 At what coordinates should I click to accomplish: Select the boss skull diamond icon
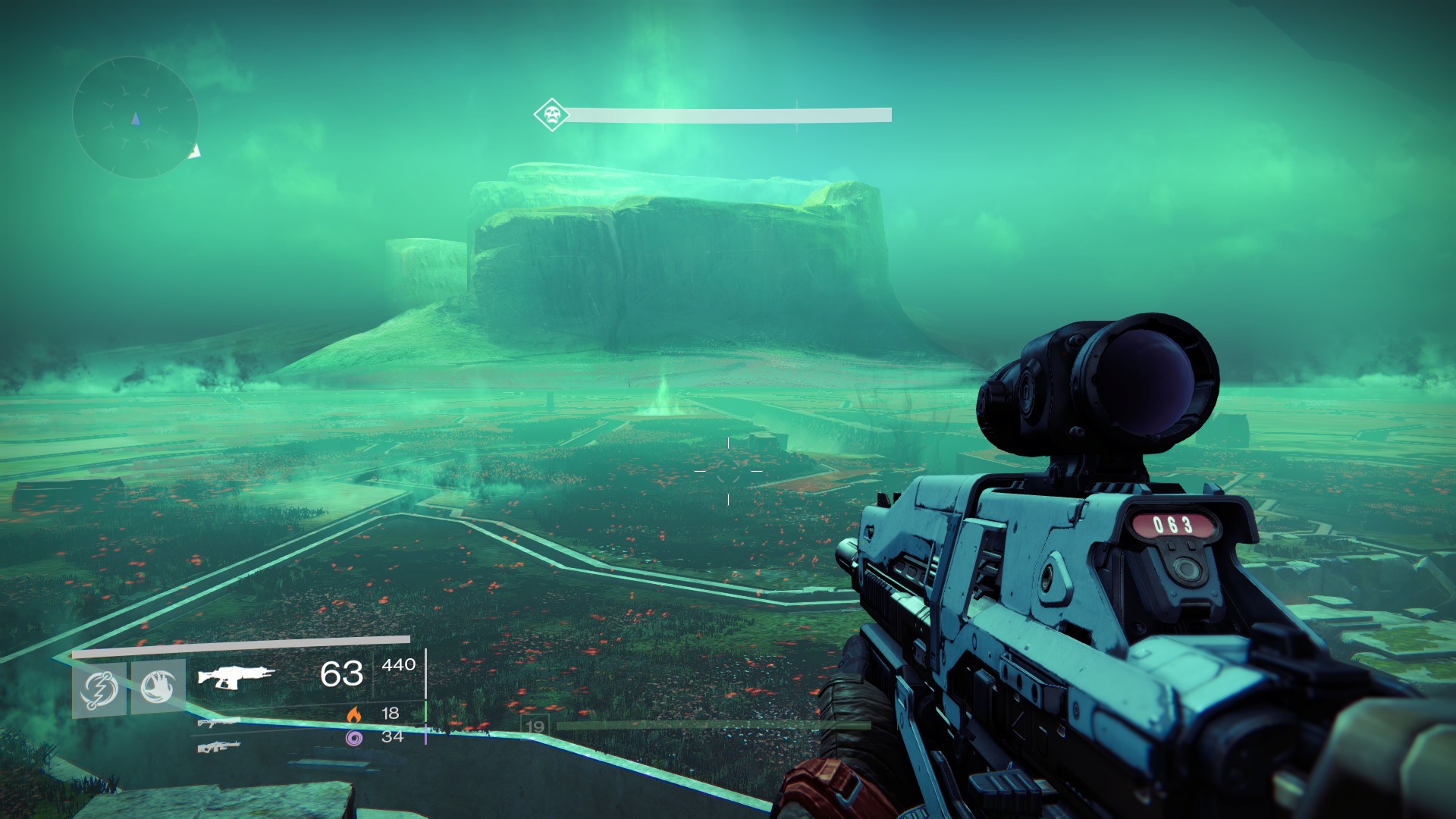point(551,115)
